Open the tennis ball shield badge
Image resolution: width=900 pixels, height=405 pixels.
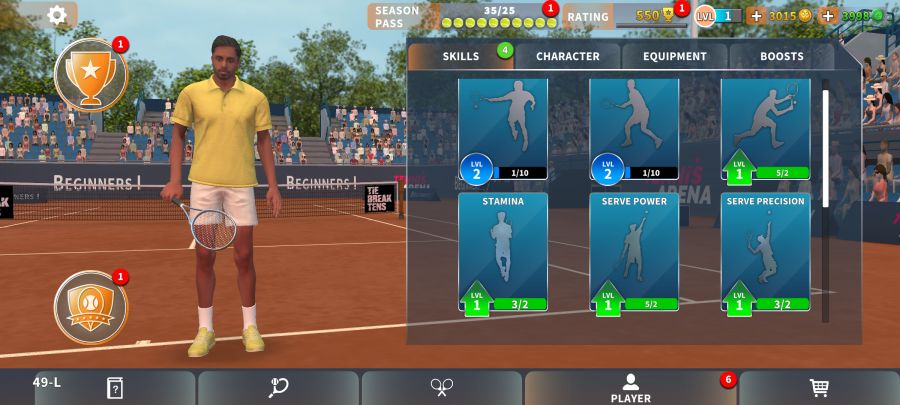(x=91, y=302)
